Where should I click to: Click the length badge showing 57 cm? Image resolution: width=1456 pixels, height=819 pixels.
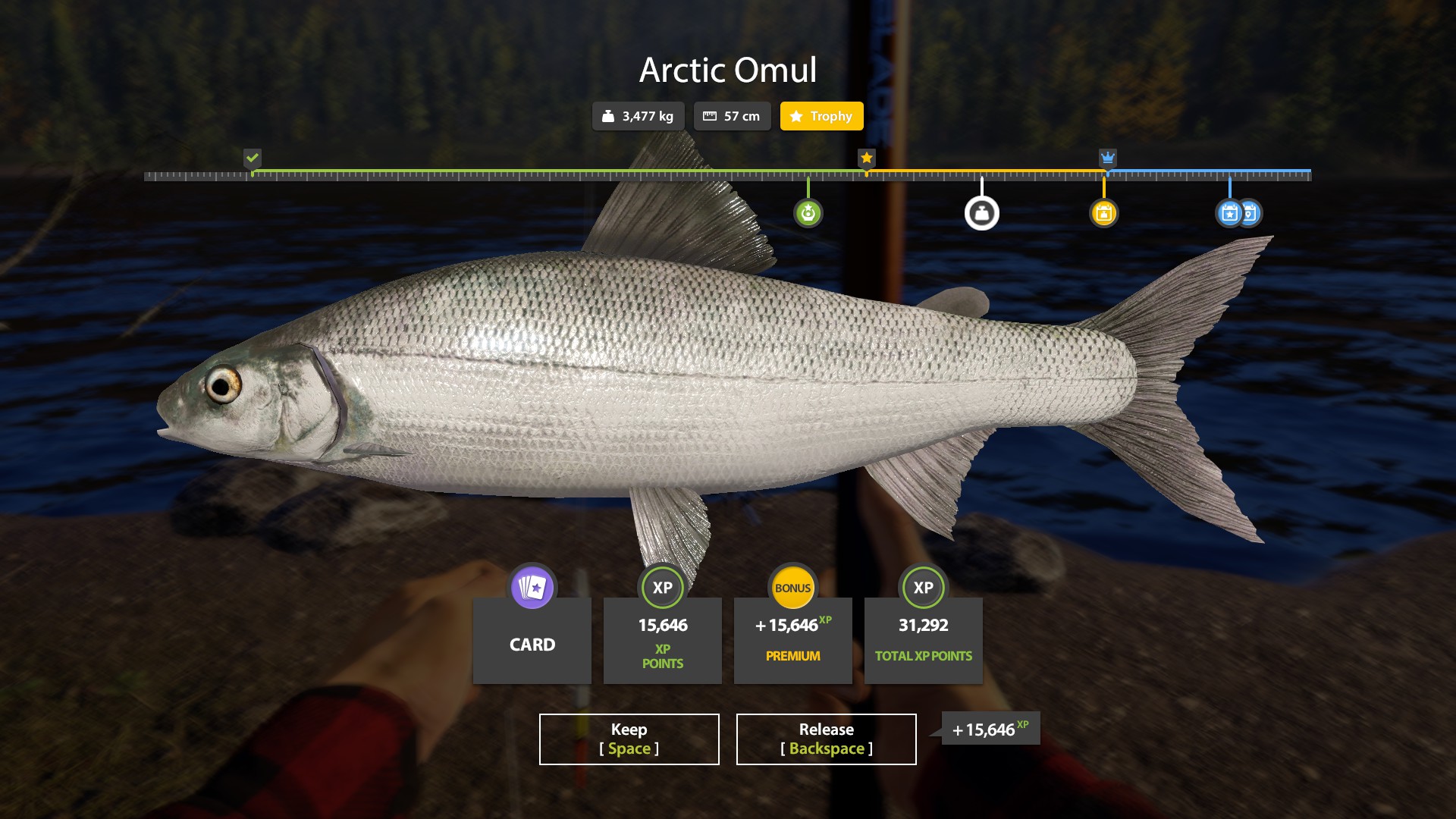(732, 116)
